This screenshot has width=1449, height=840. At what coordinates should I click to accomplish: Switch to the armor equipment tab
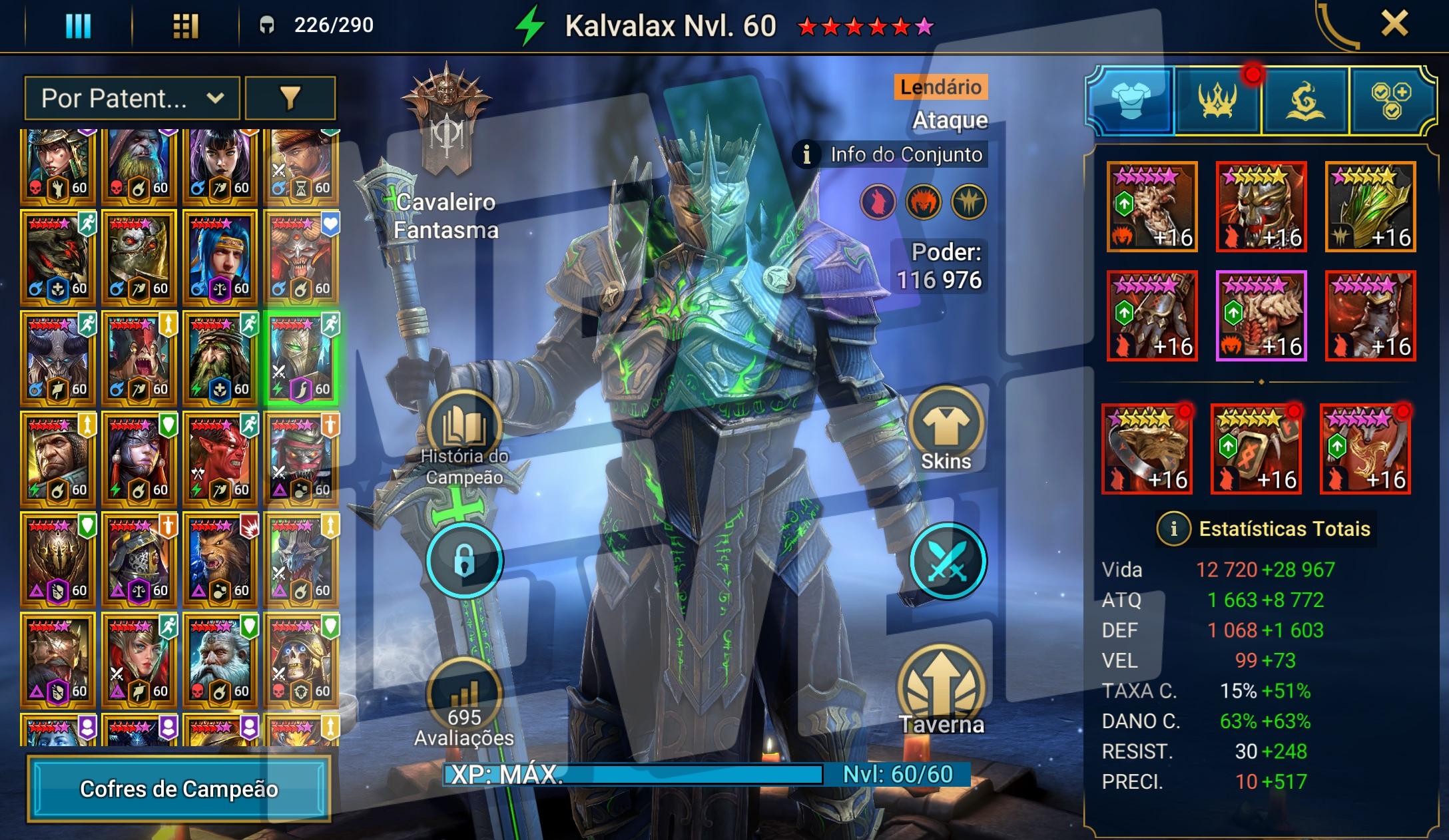(1131, 101)
